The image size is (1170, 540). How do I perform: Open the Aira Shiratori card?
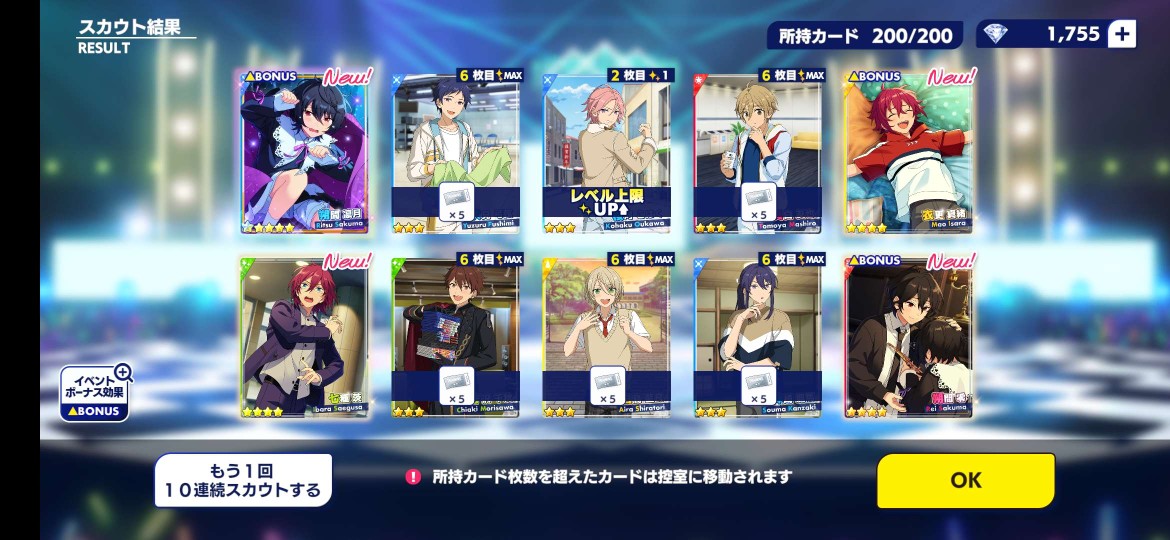pos(606,337)
